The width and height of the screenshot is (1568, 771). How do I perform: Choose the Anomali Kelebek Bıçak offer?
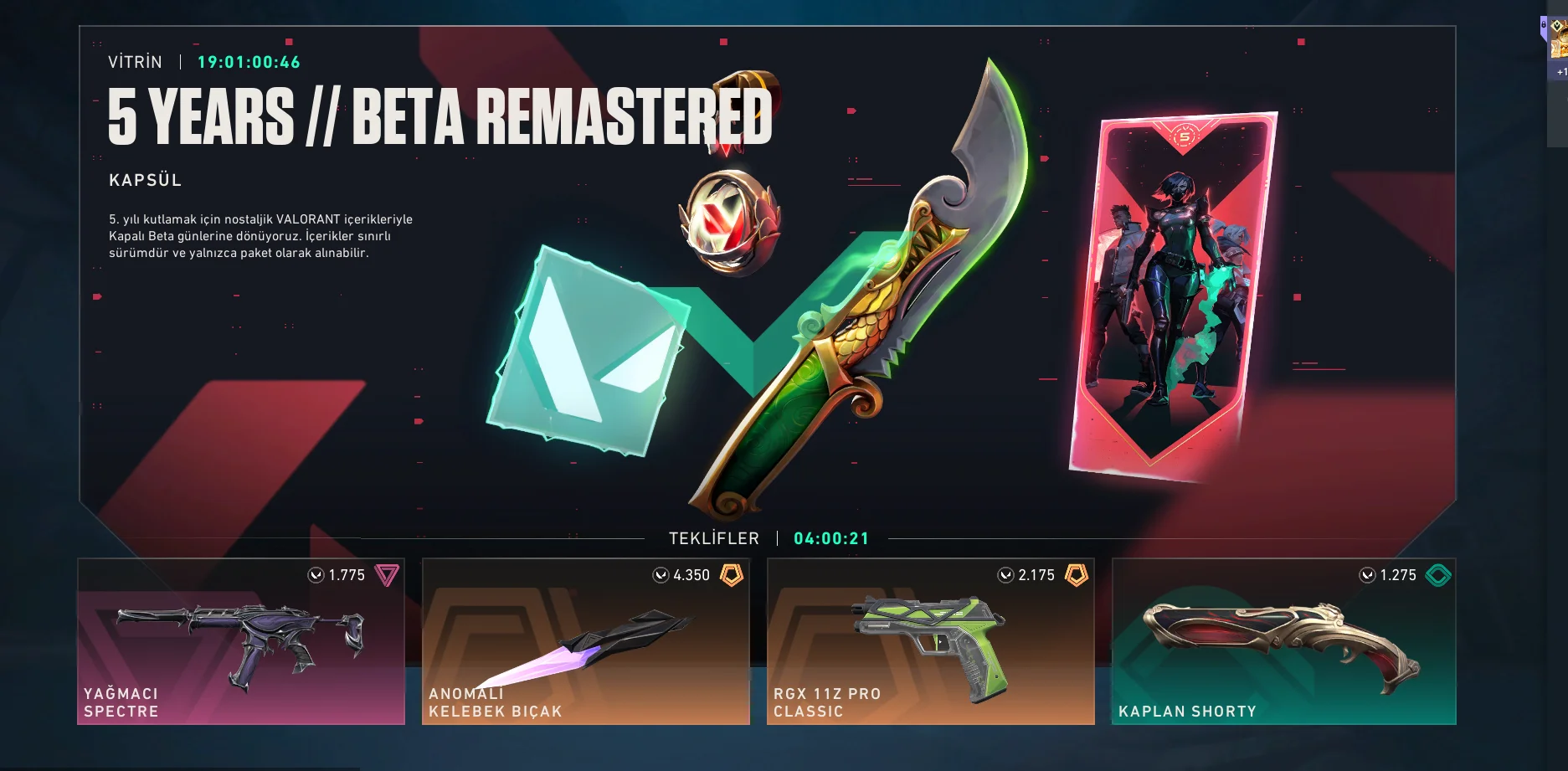(x=586, y=641)
